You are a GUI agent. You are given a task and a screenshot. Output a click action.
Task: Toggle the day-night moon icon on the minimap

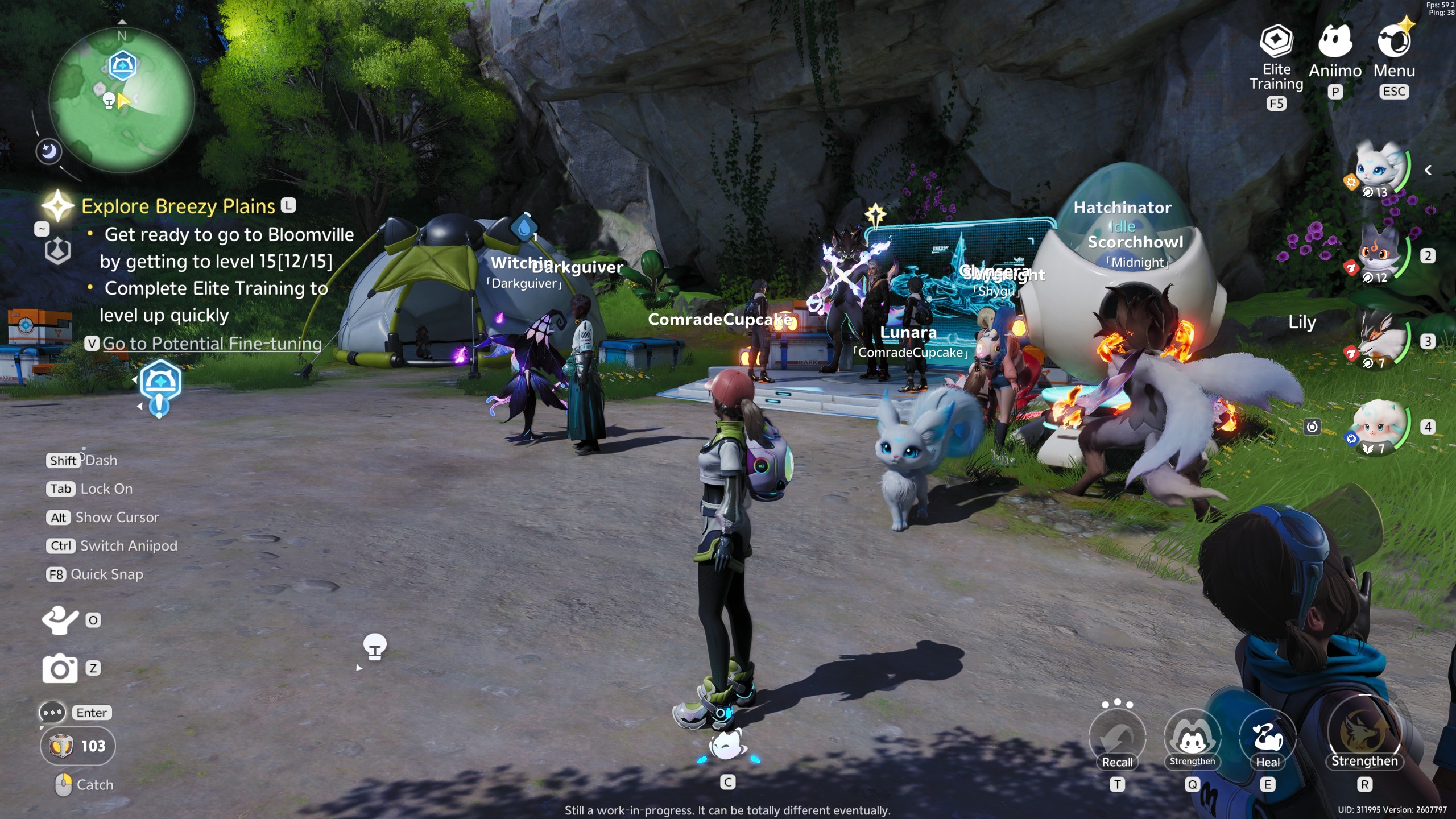(48, 151)
